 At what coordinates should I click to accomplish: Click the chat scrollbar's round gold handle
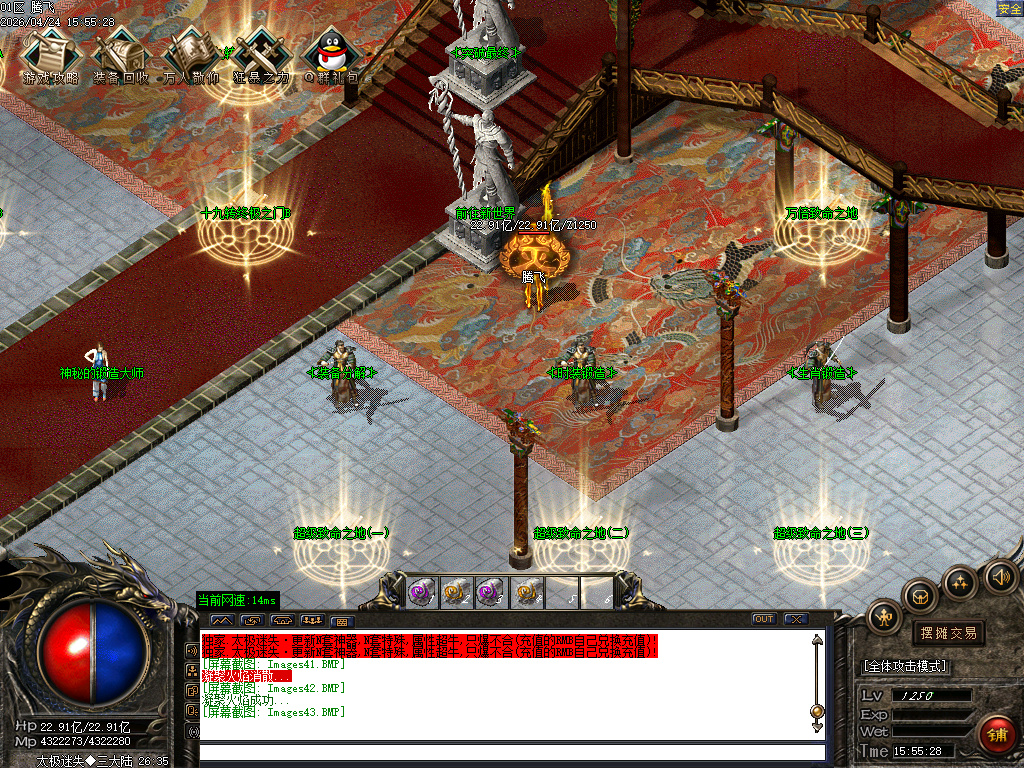click(x=817, y=711)
